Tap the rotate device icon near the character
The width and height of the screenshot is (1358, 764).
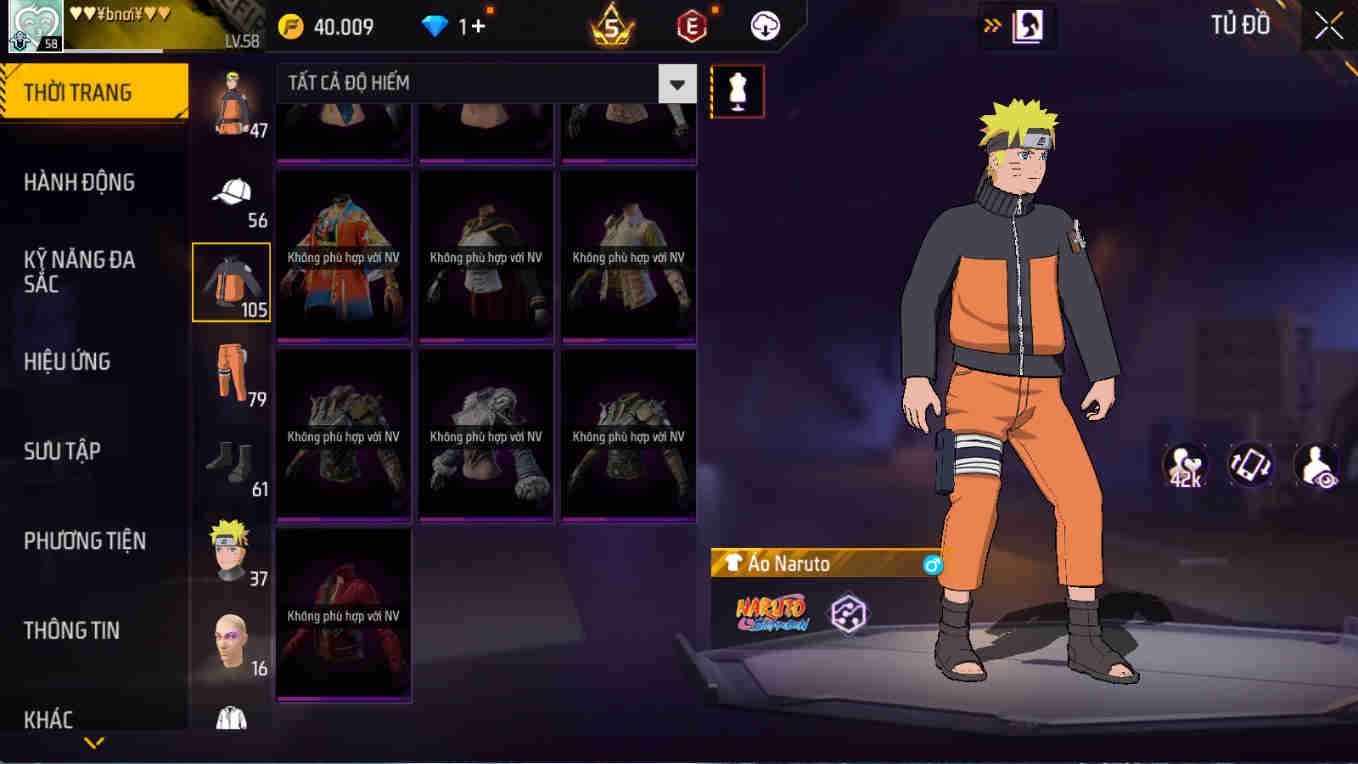1251,464
